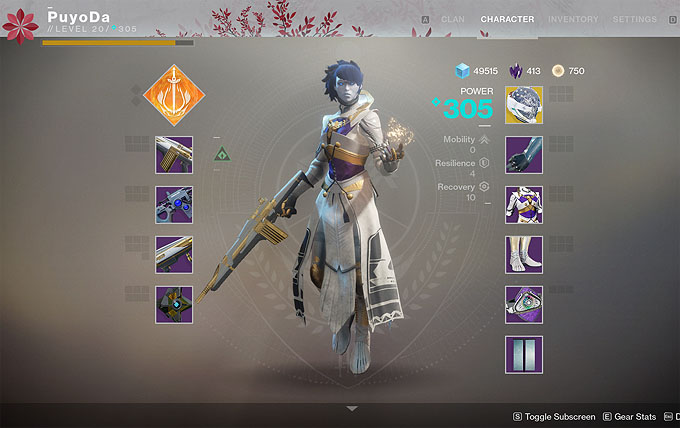Choose the yellow exotic helmet slot
The width and height of the screenshot is (680, 428).
click(524, 105)
